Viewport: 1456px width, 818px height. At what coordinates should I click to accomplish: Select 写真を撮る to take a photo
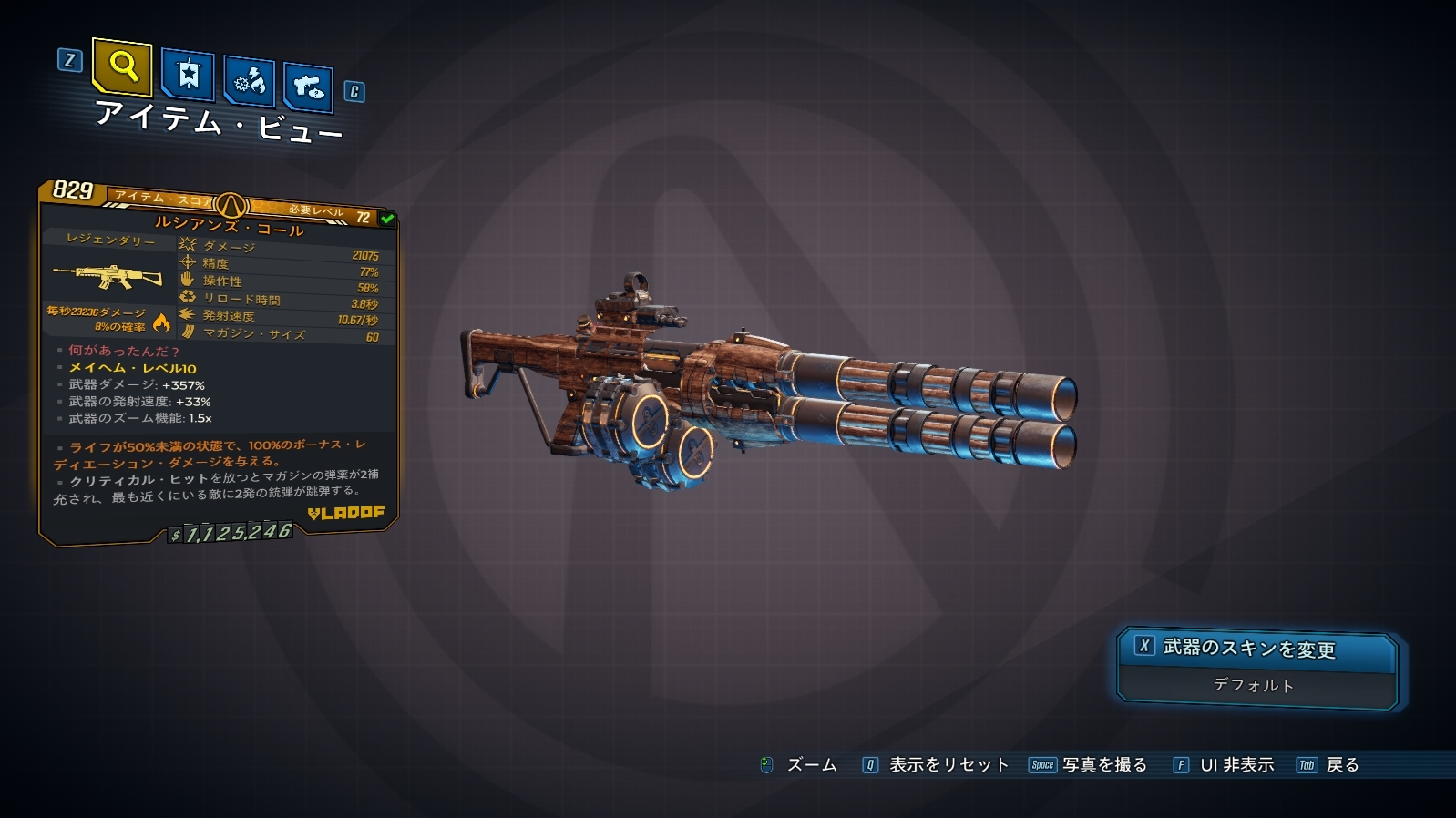click(x=1089, y=765)
